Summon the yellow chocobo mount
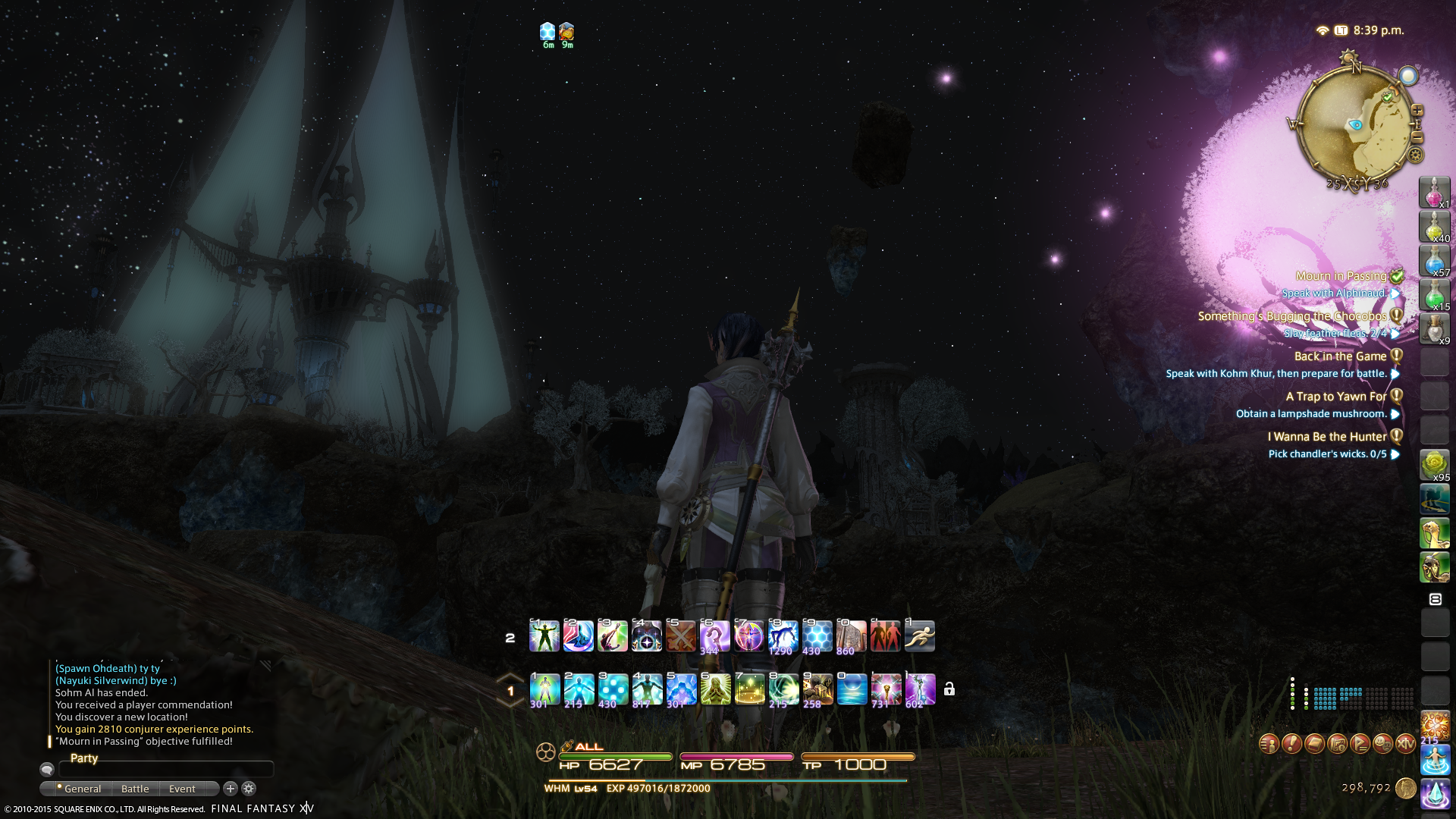Screen dimensions: 1456x819 (1434, 533)
